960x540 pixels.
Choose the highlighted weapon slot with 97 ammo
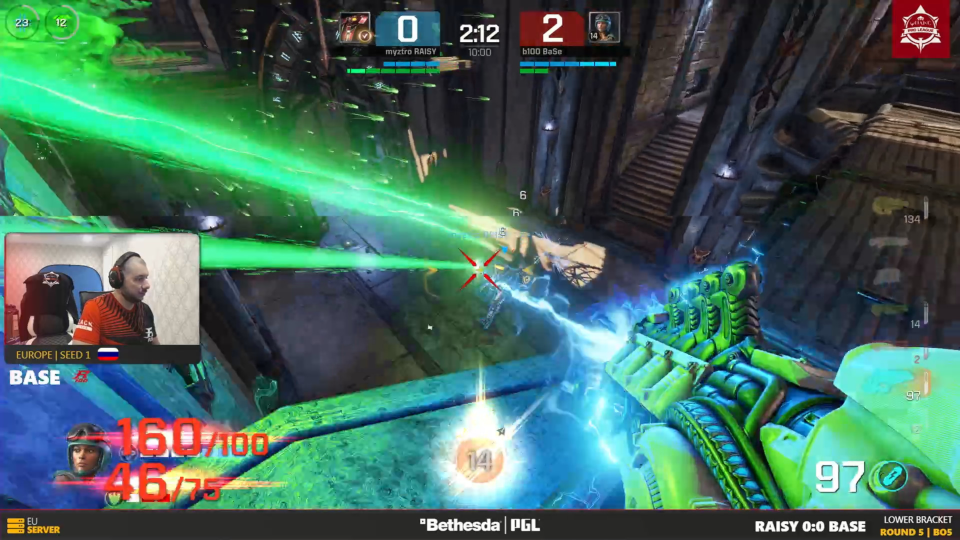point(897,385)
